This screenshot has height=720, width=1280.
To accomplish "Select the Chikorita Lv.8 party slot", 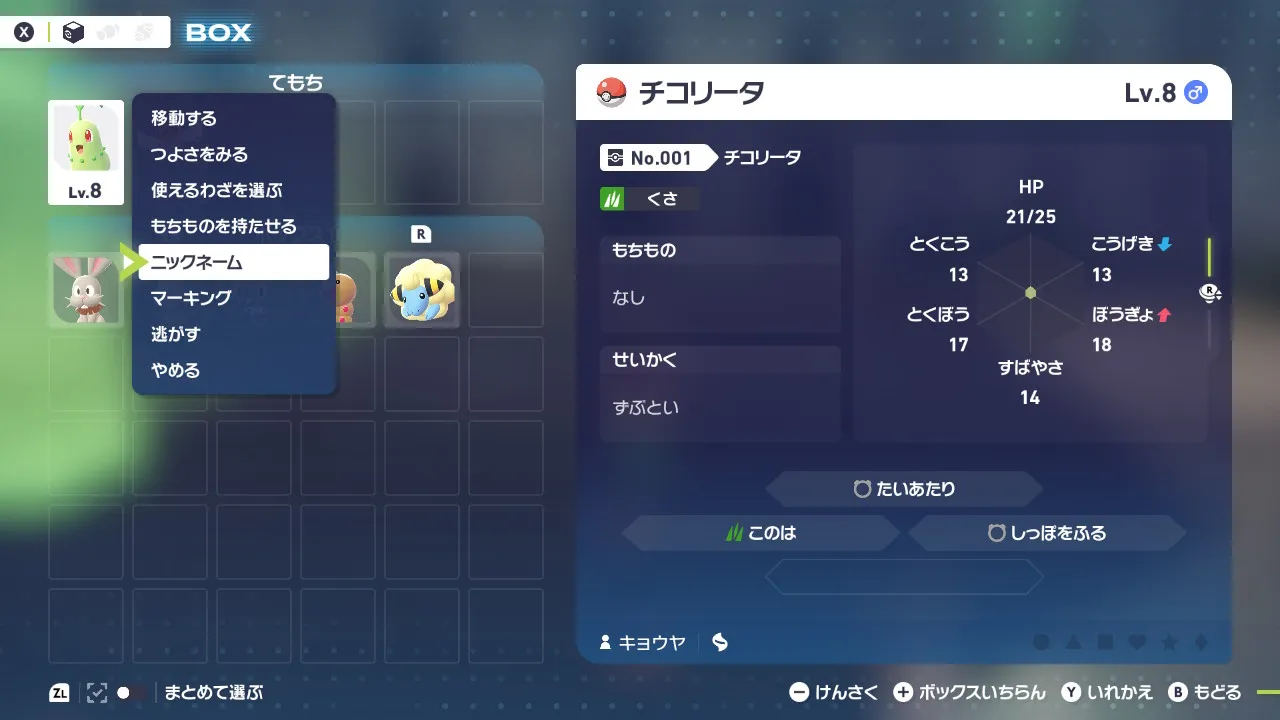I will (x=86, y=152).
